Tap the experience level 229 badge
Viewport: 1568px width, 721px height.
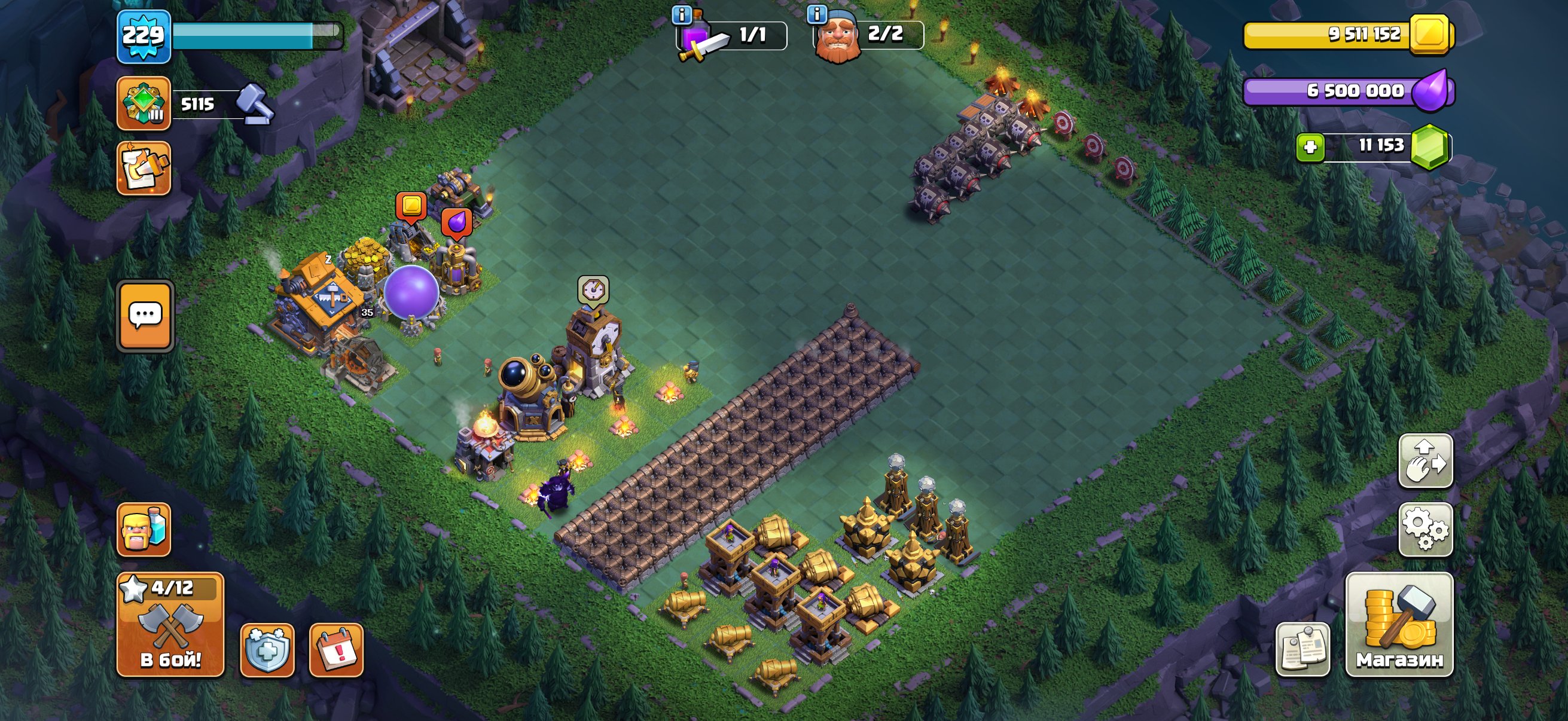pos(144,36)
